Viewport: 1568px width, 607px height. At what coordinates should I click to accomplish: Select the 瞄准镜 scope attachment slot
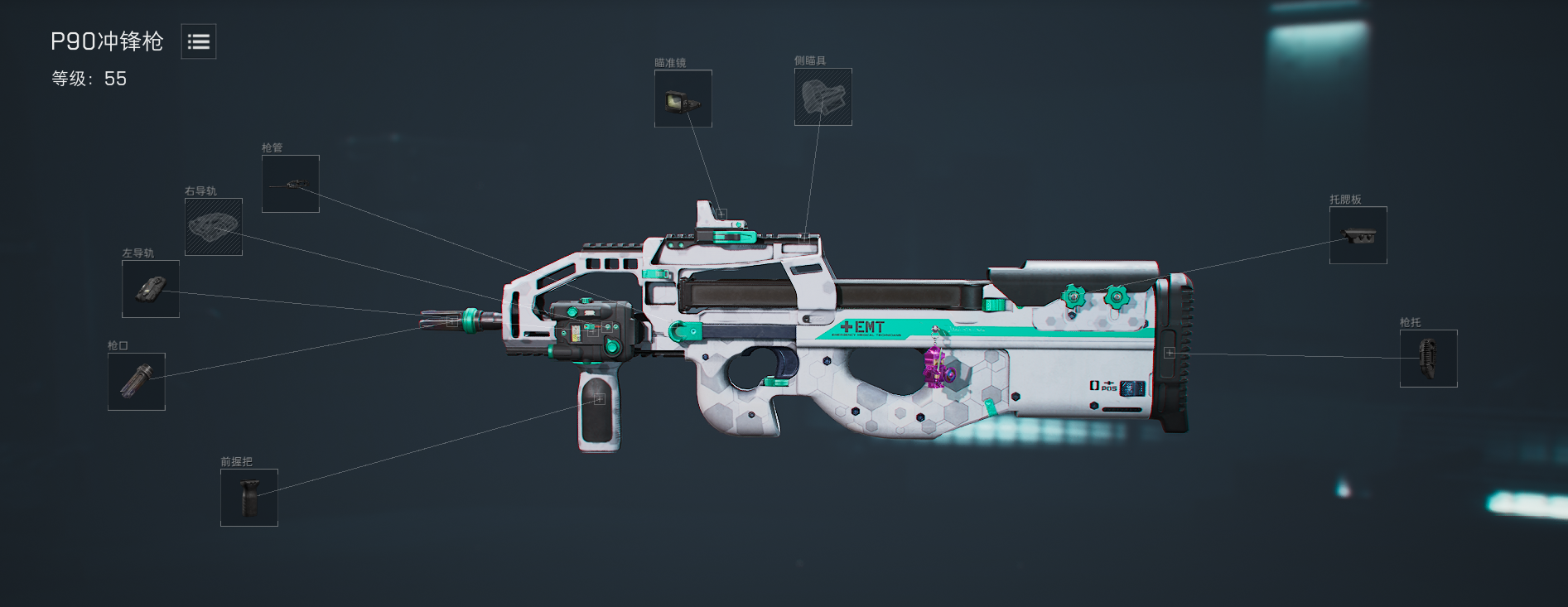[683, 99]
